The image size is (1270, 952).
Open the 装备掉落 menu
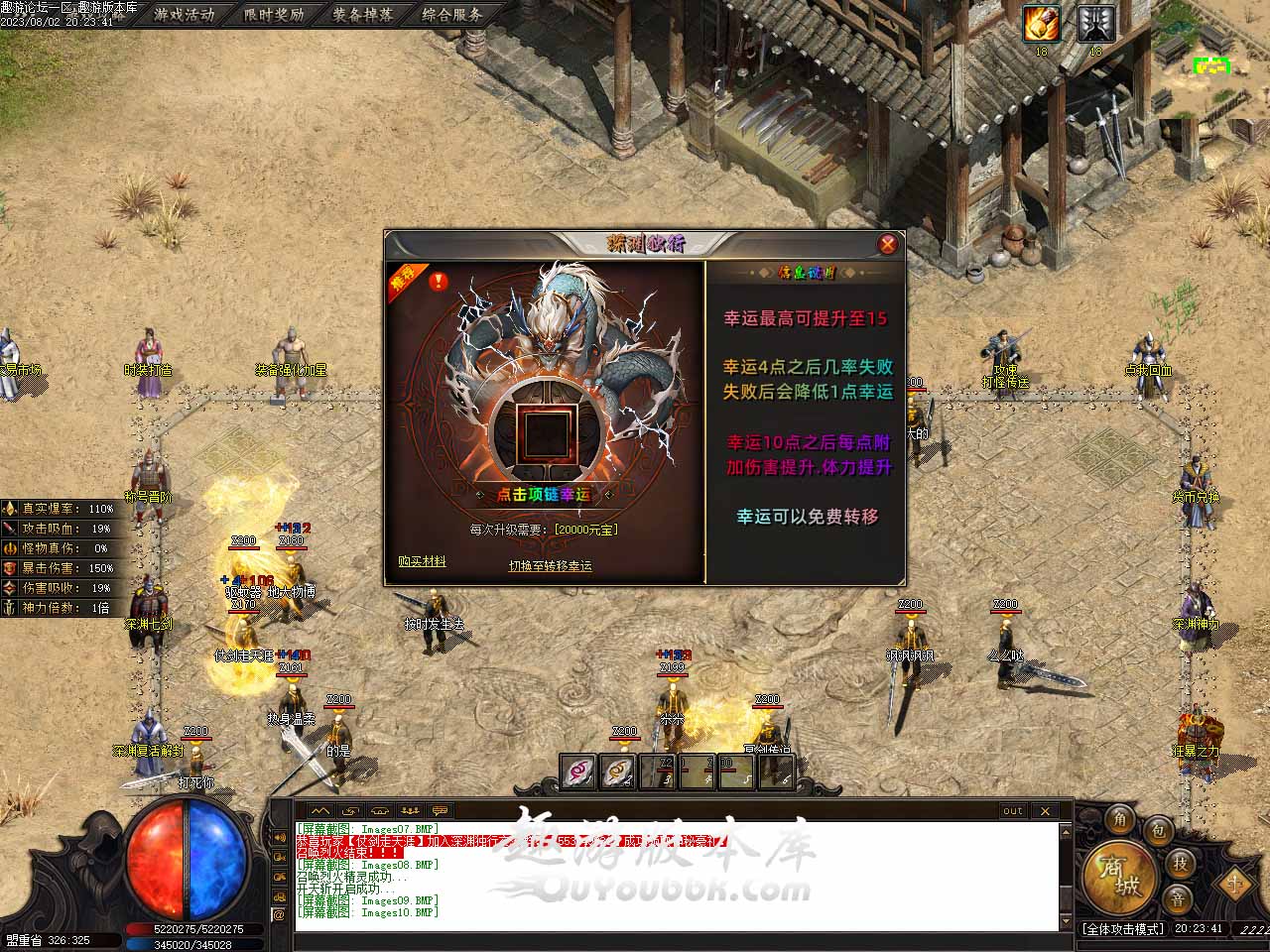(363, 15)
